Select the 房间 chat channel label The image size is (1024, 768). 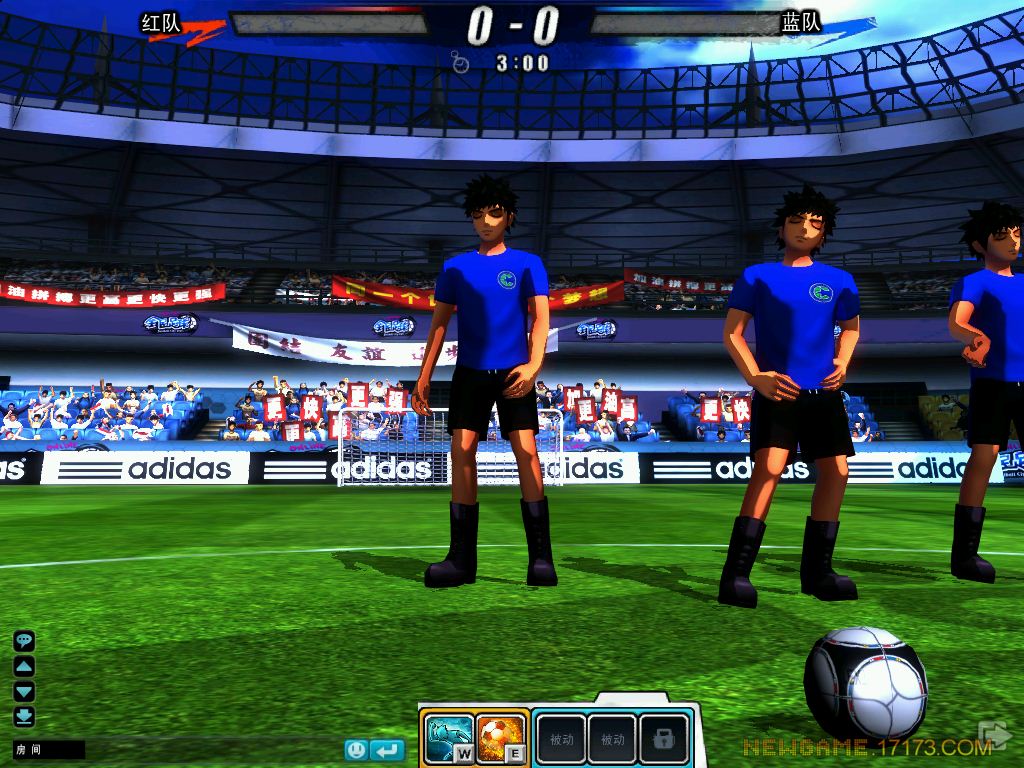pyautogui.click(x=26, y=749)
